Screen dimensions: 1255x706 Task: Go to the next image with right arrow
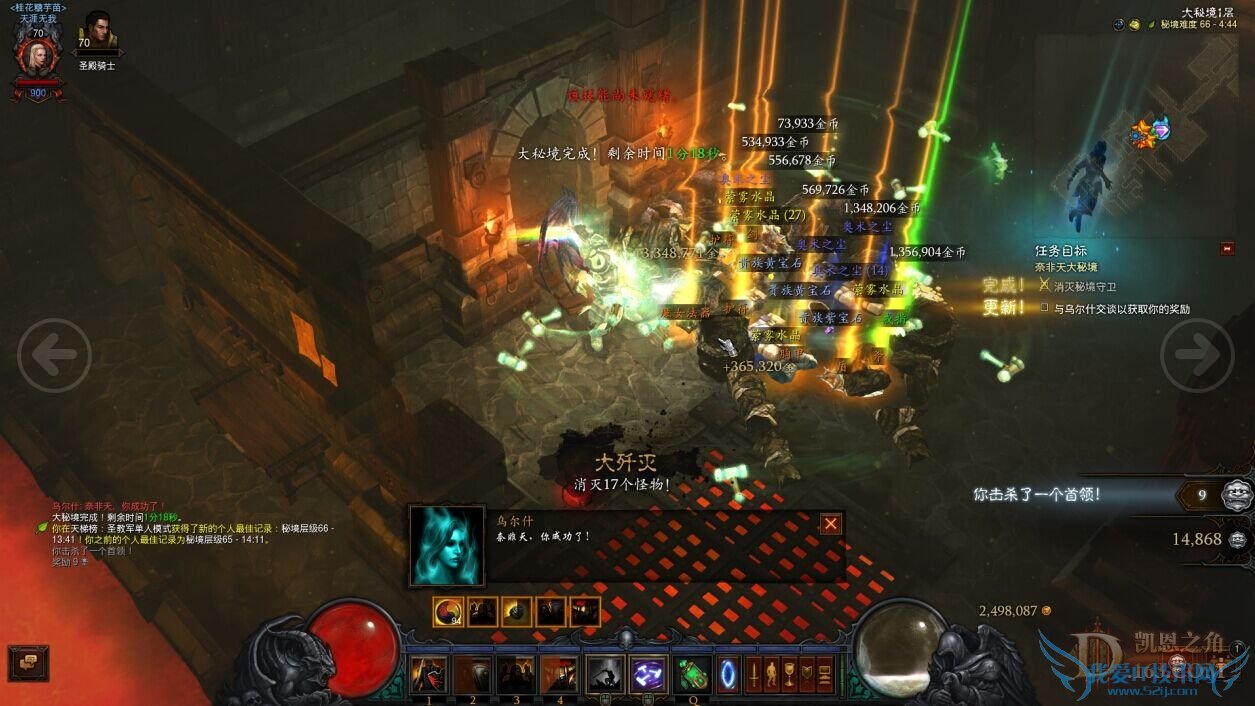pos(1197,355)
